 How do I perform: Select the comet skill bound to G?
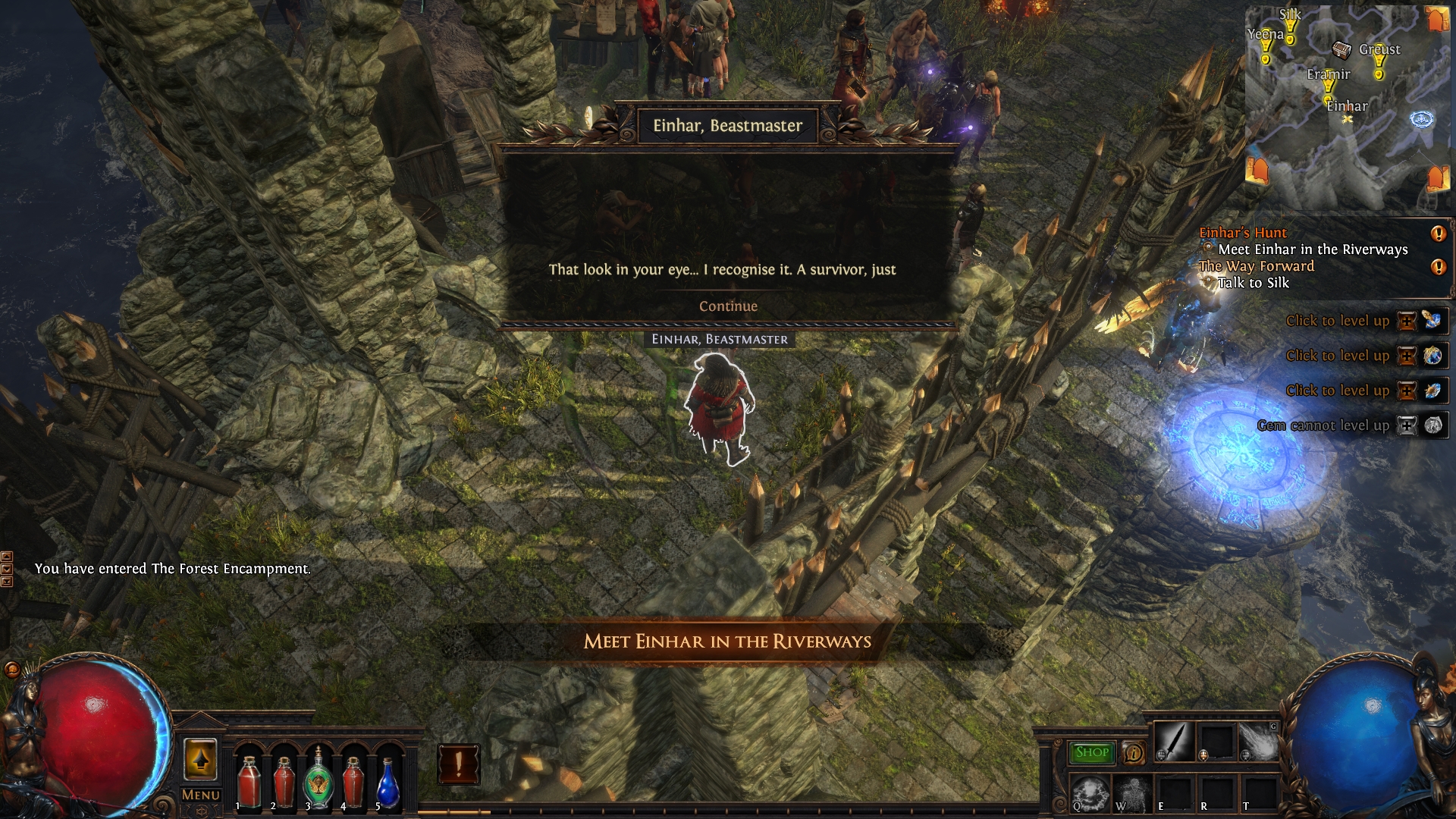click(x=1258, y=741)
